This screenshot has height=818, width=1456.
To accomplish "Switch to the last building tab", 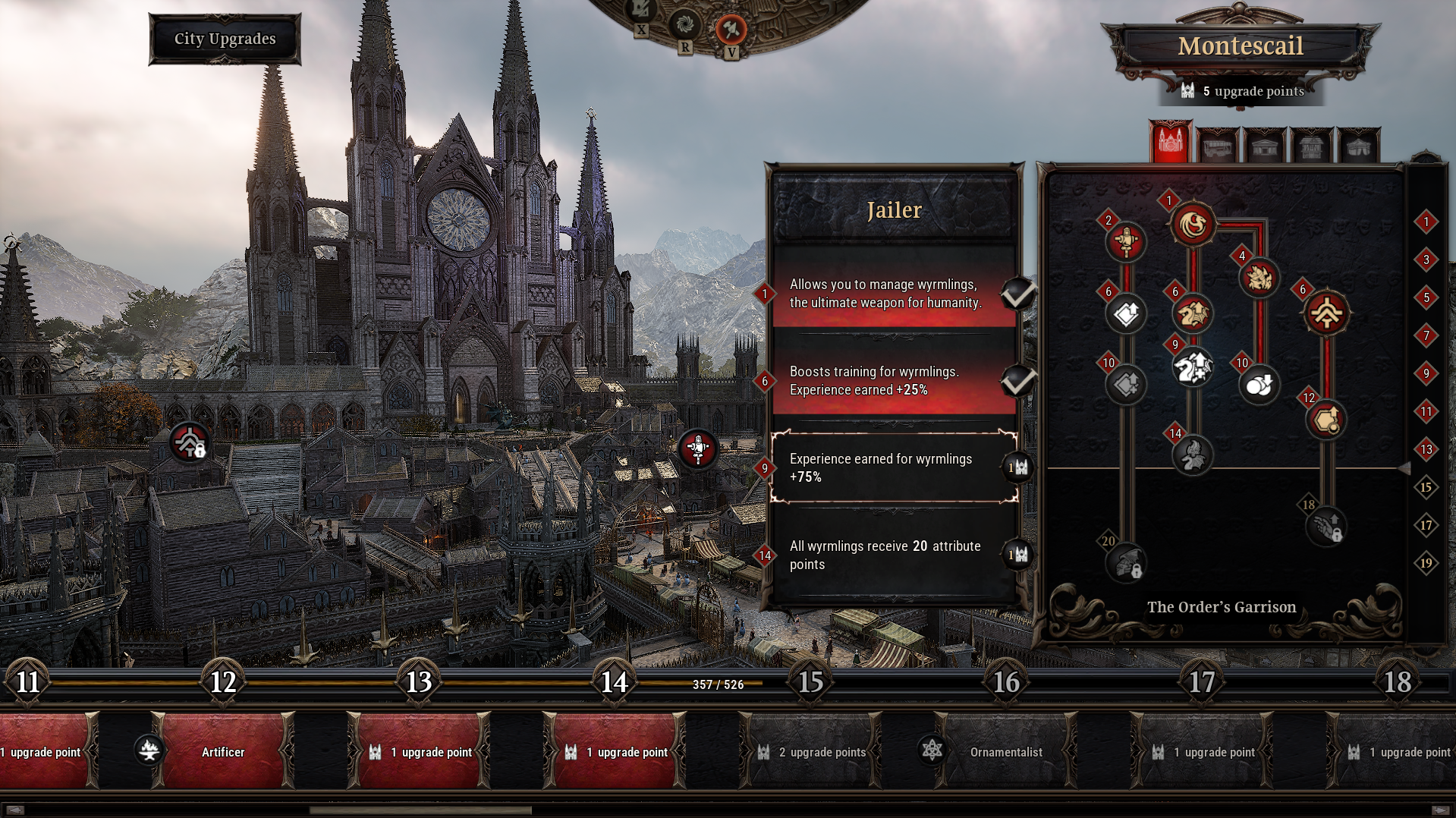I will pos(1358,145).
